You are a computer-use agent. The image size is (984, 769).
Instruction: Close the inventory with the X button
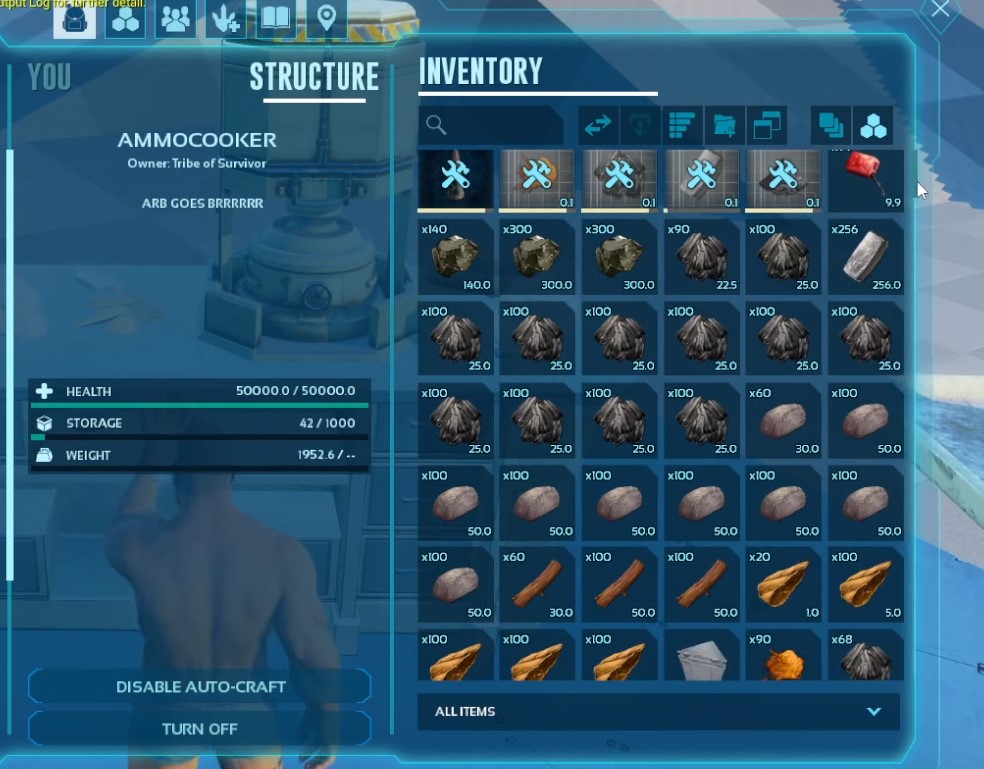tap(940, 10)
